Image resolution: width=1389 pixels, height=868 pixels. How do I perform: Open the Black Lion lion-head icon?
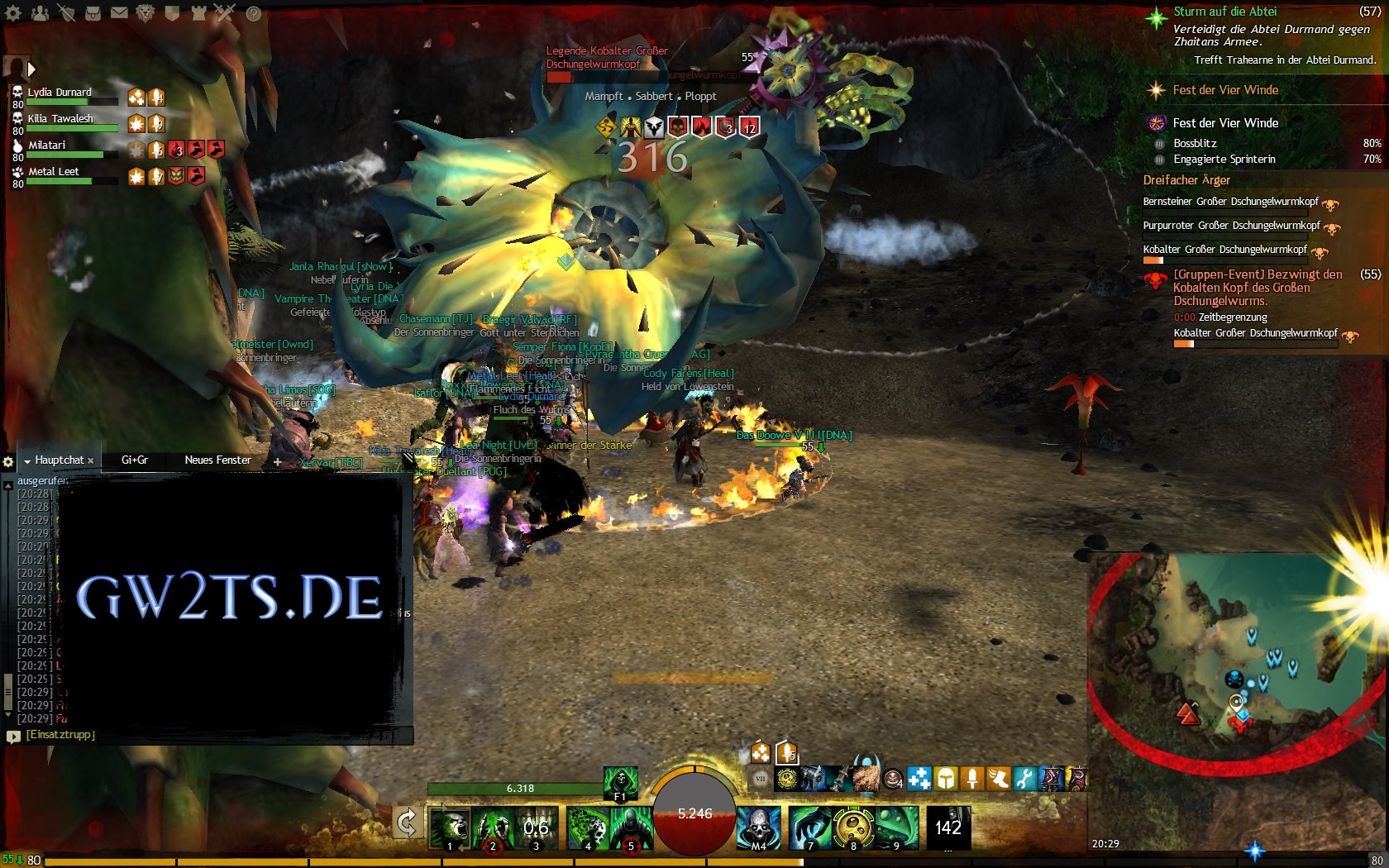click(x=146, y=13)
